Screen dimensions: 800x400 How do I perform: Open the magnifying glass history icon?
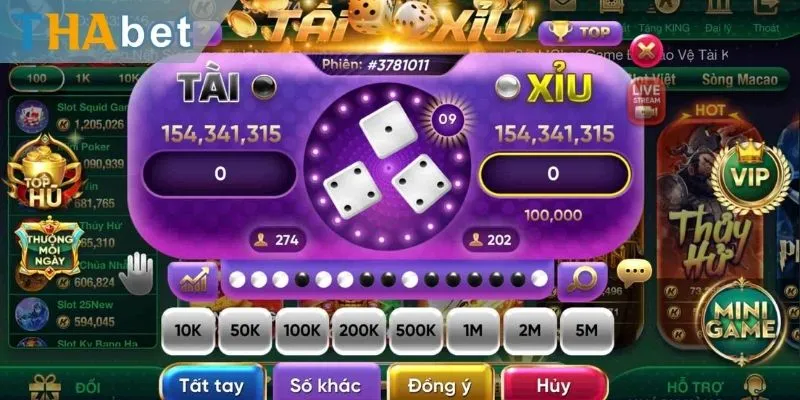582,279
